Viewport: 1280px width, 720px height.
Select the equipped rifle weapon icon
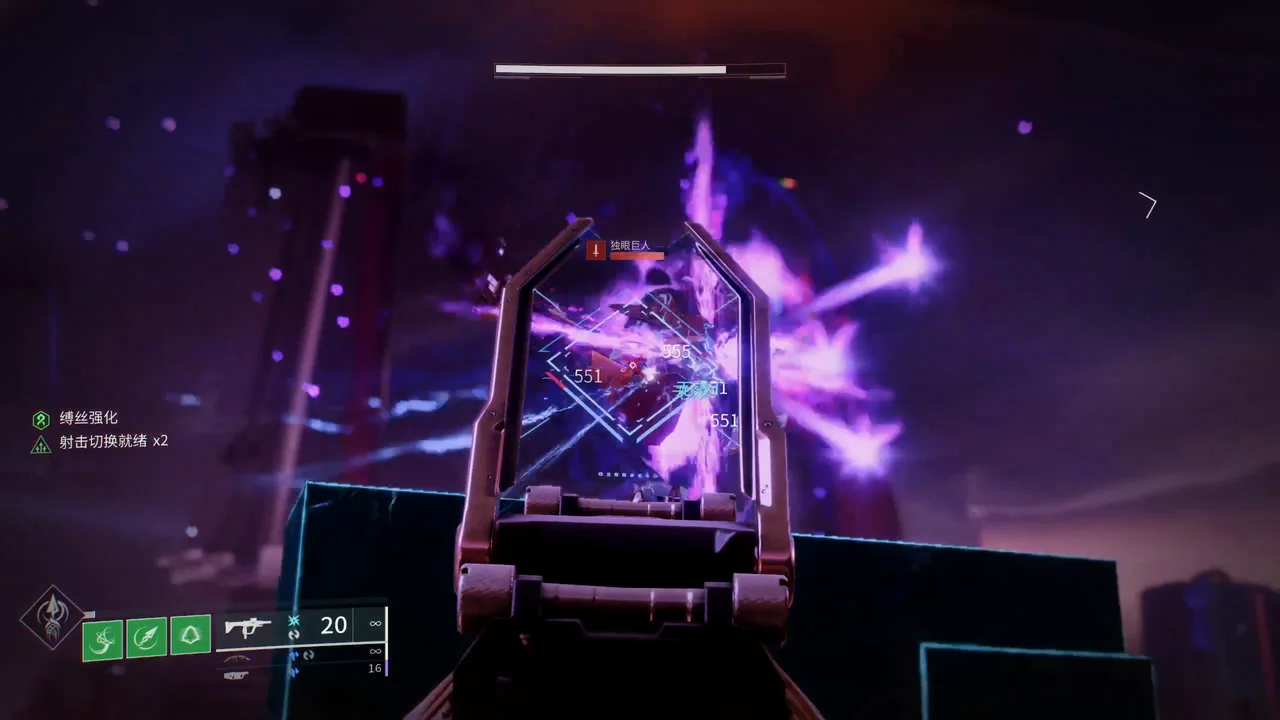click(247, 627)
